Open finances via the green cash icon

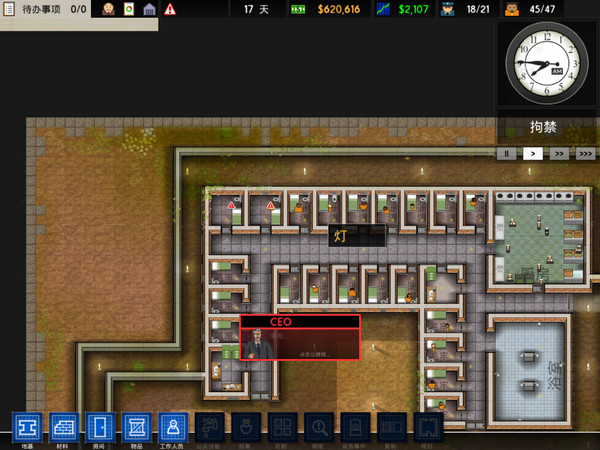click(298, 9)
